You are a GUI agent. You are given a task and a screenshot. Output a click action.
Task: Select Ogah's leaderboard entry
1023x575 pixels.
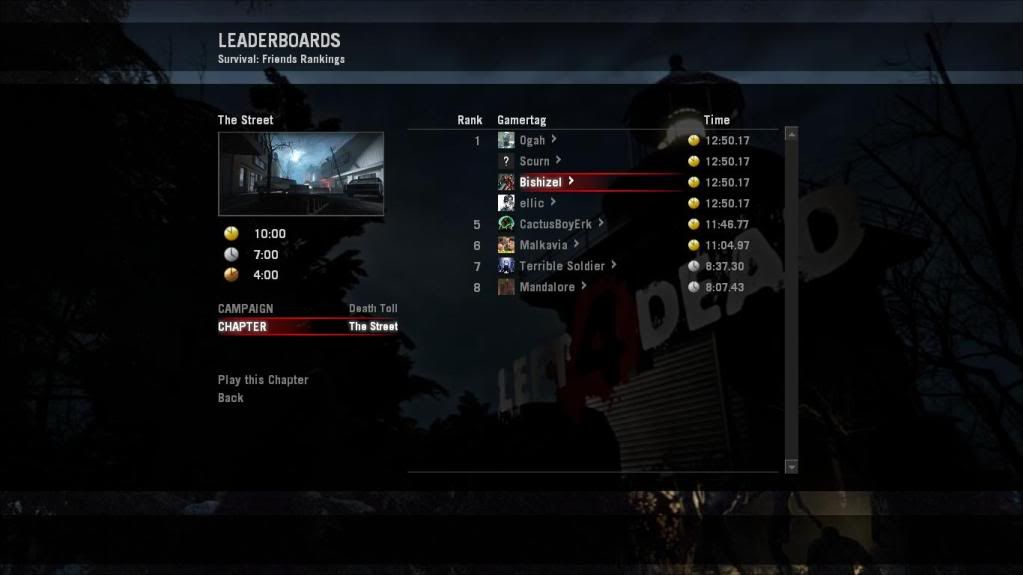point(532,141)
